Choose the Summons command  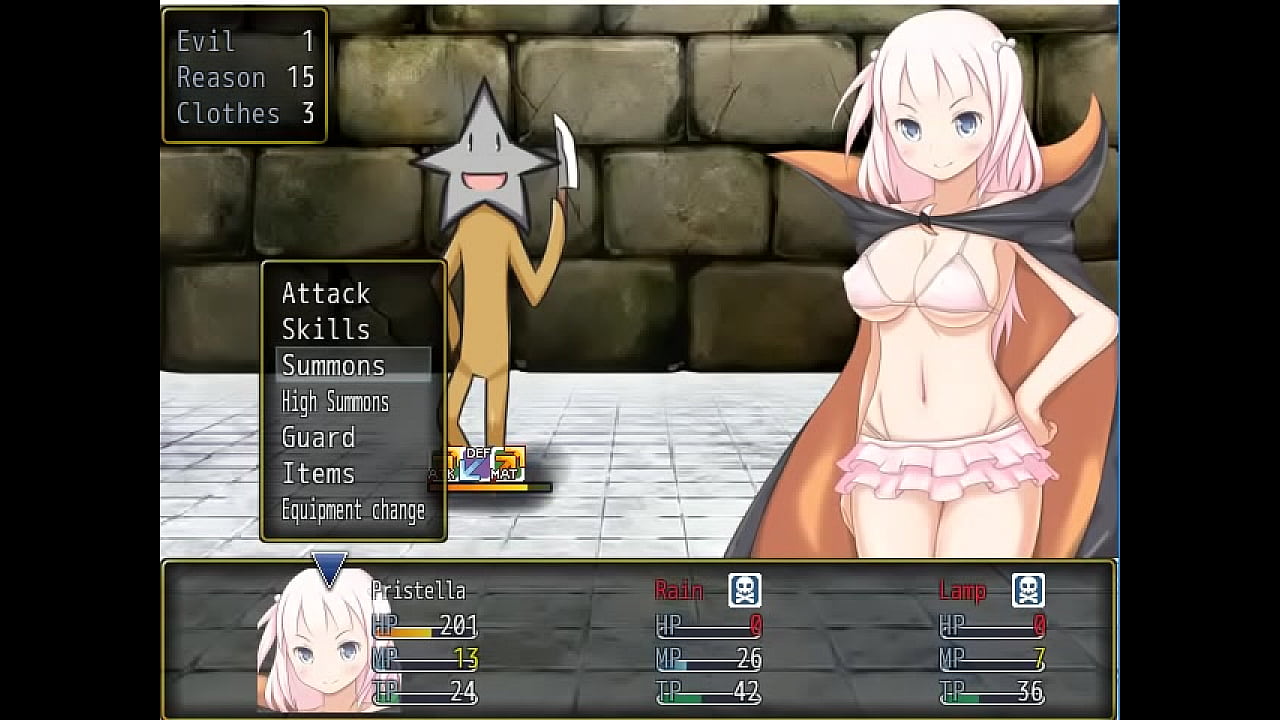tap(334, 366)
